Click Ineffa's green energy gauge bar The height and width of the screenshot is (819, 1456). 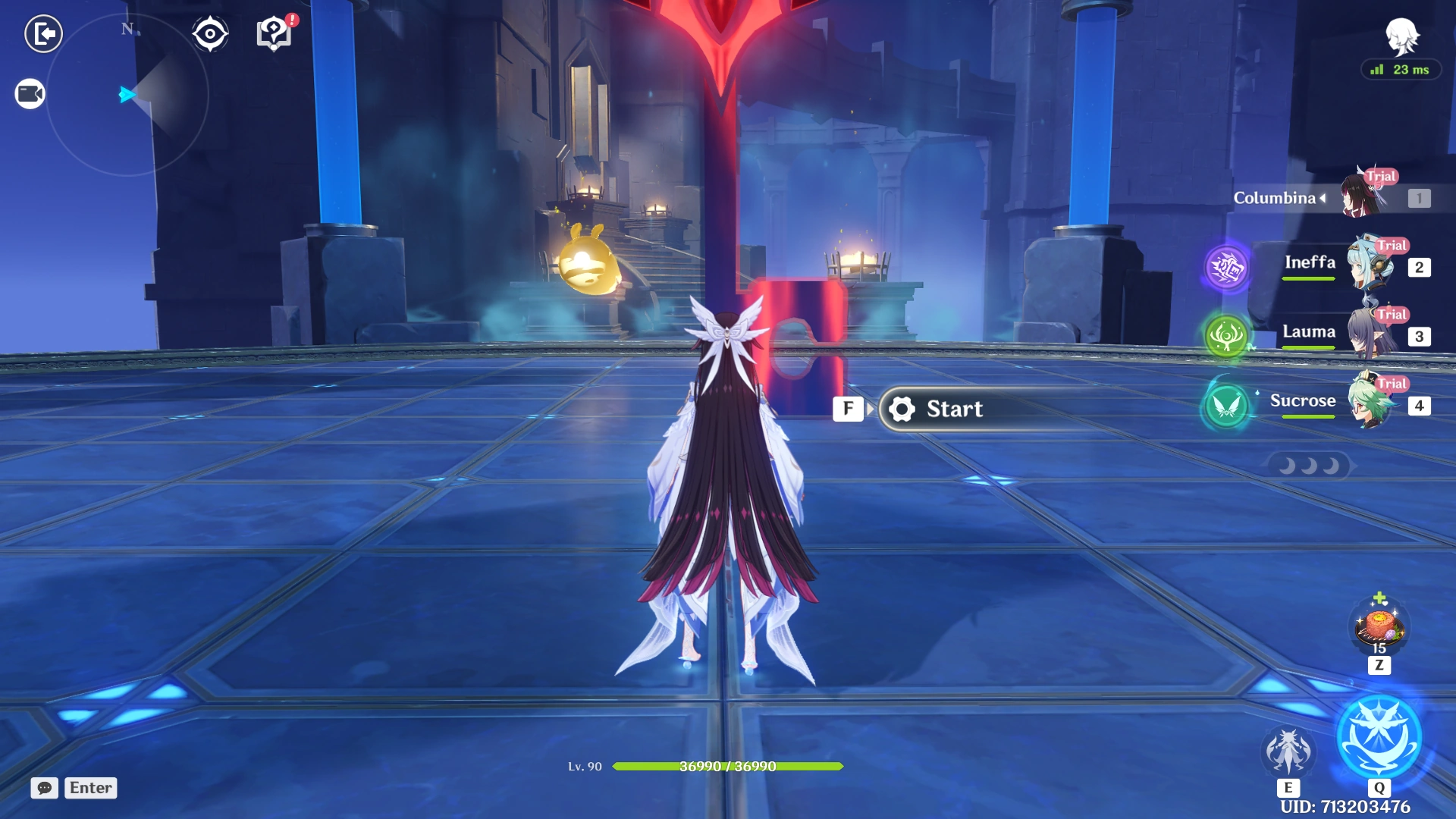pyautogui.click(x=1308, y=279)
